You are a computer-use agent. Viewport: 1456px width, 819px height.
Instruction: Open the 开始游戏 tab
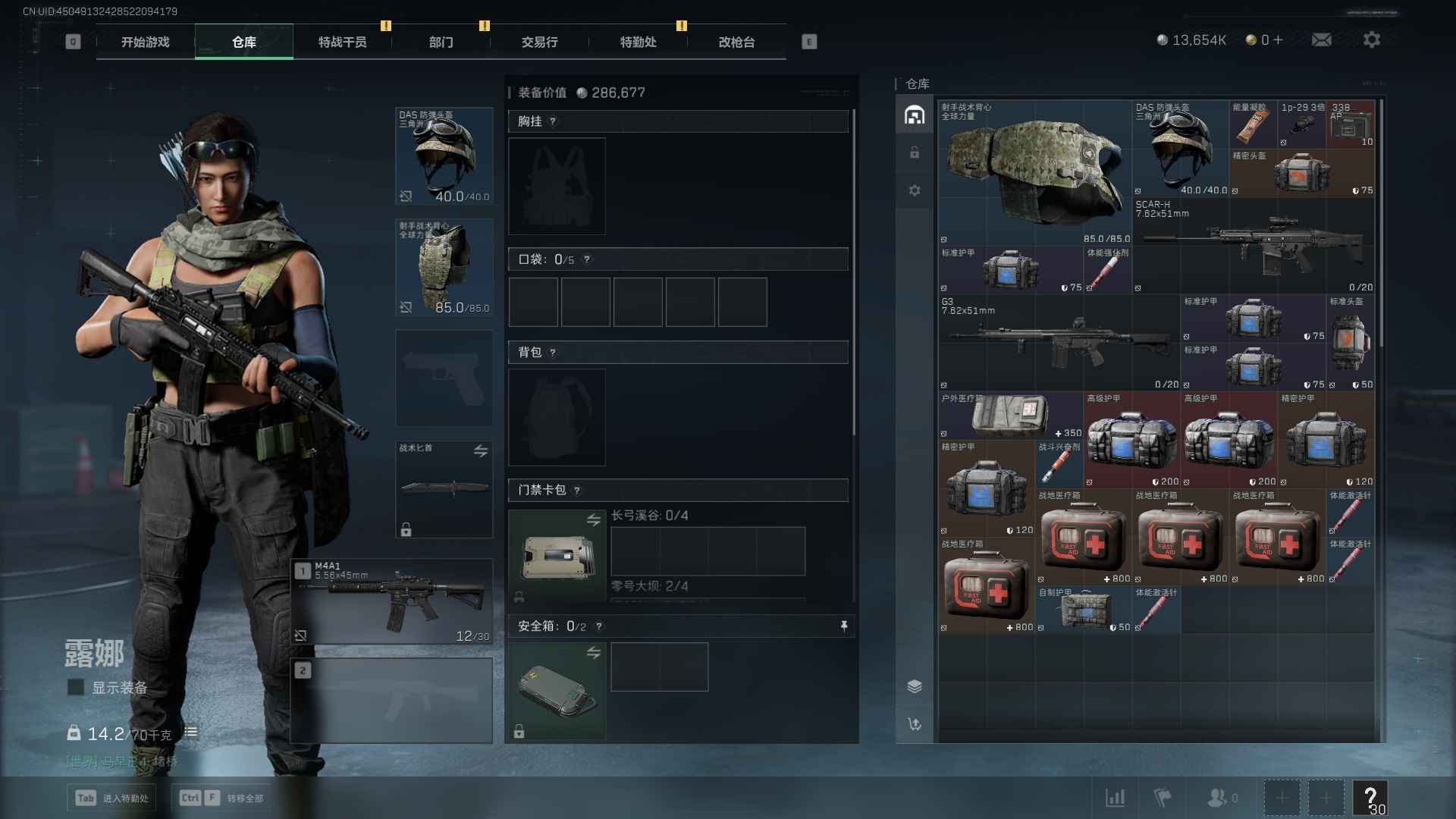tap(145, 42)
